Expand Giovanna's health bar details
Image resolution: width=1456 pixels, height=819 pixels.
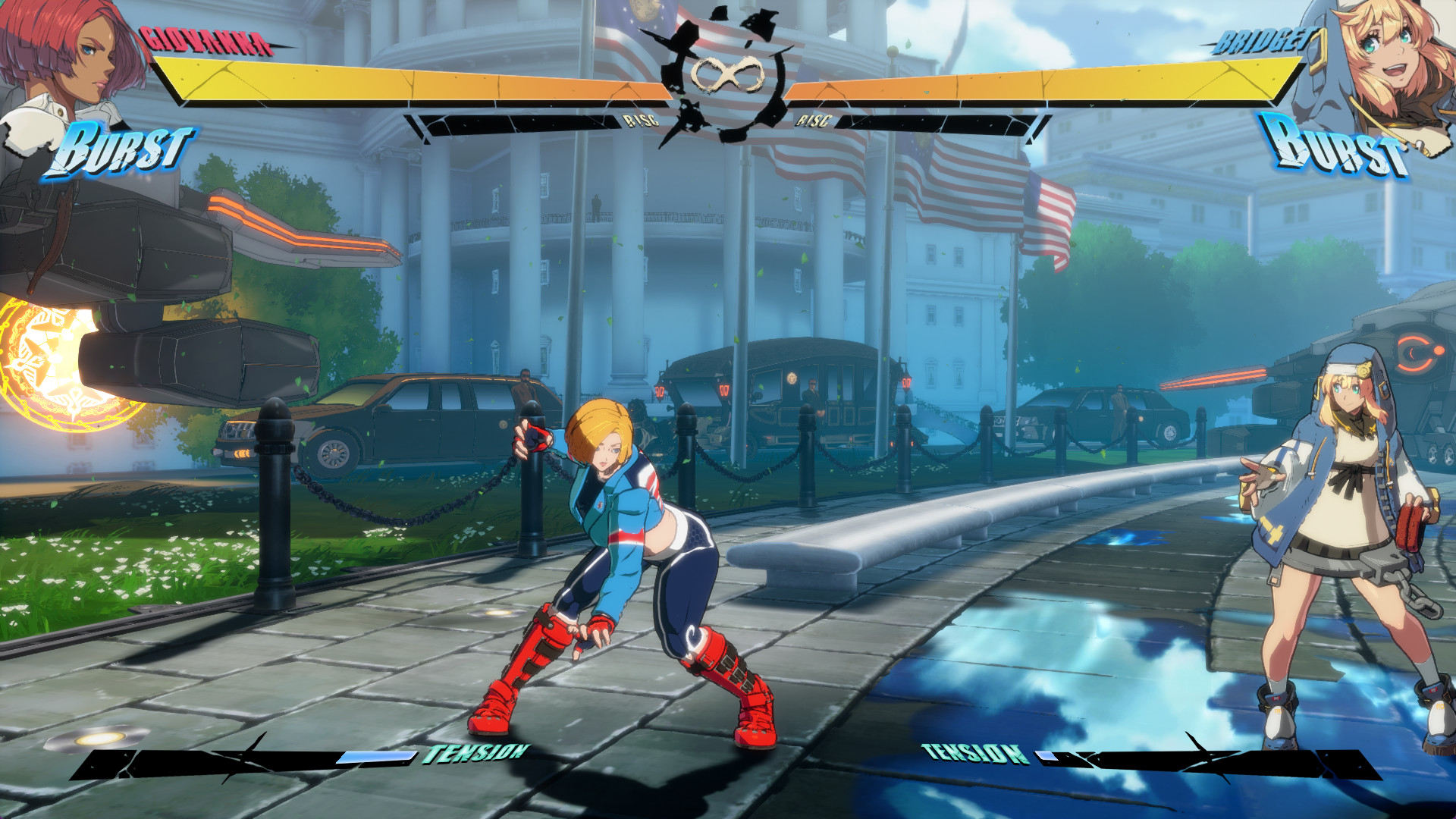click(x=417, y=80)
